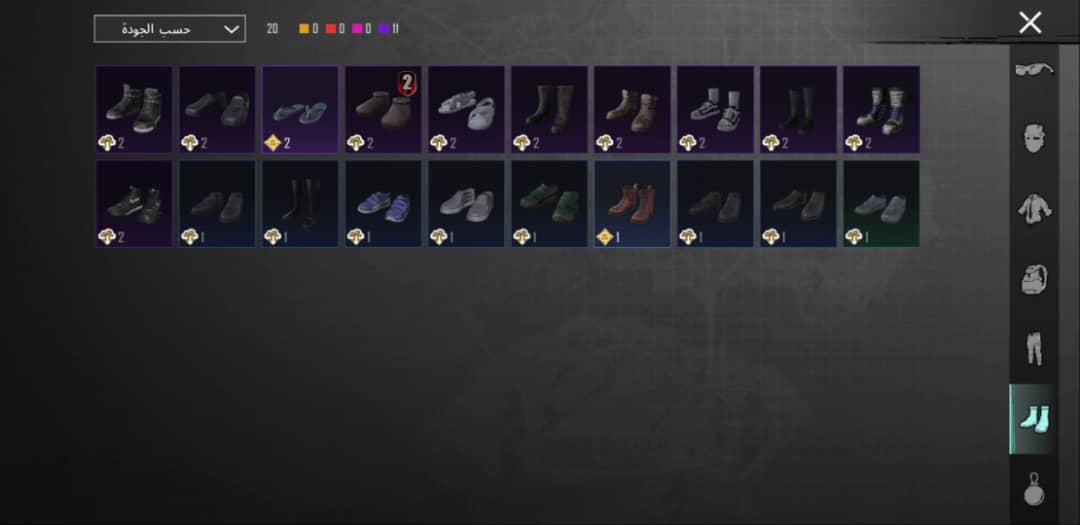Screen dimensions: 1080x525
Task: Select the brown shoes with red badge
Action: point(383,109)
